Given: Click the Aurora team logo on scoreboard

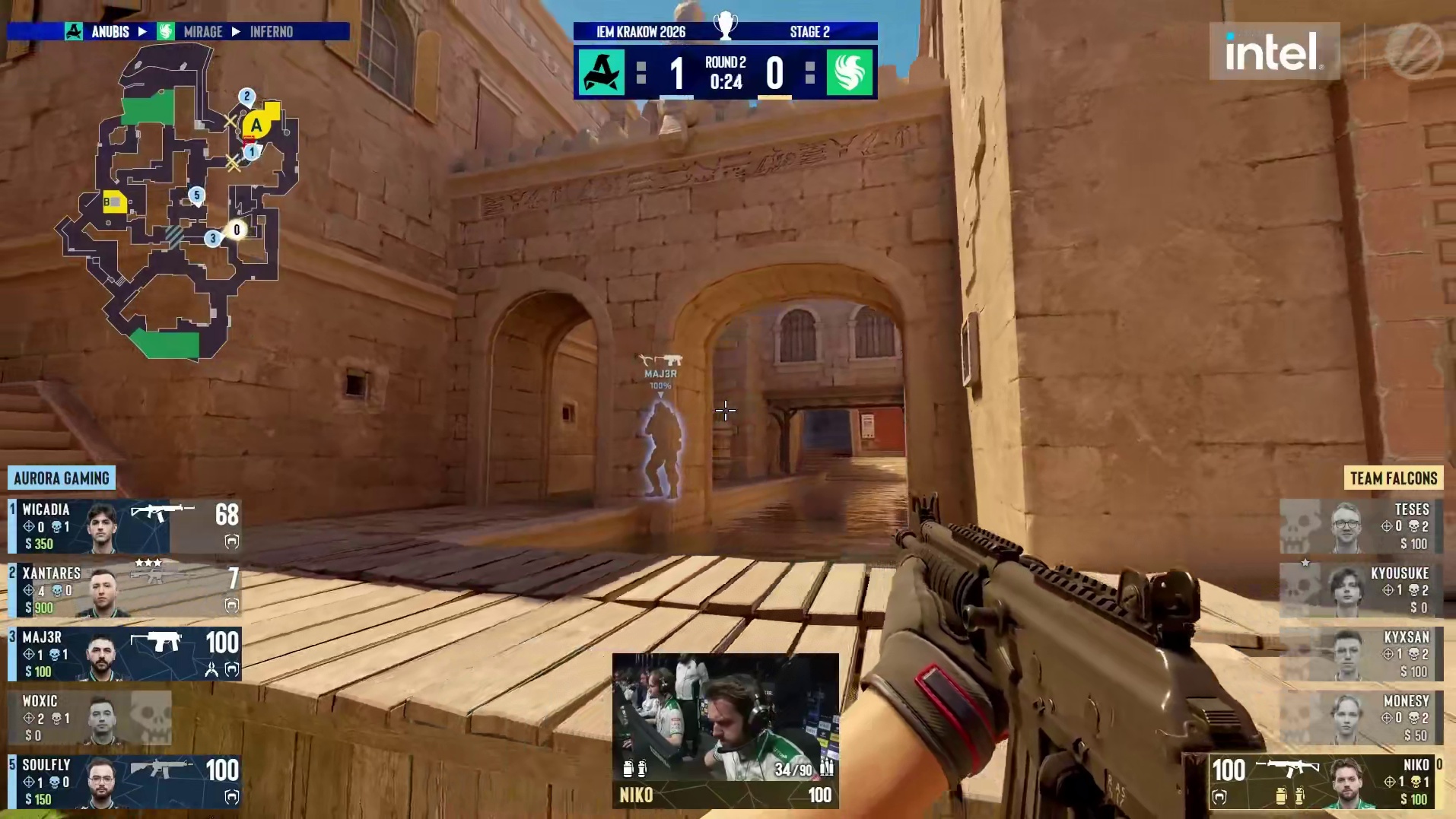Looking at the screenshot, I should [x=602, y=73].
